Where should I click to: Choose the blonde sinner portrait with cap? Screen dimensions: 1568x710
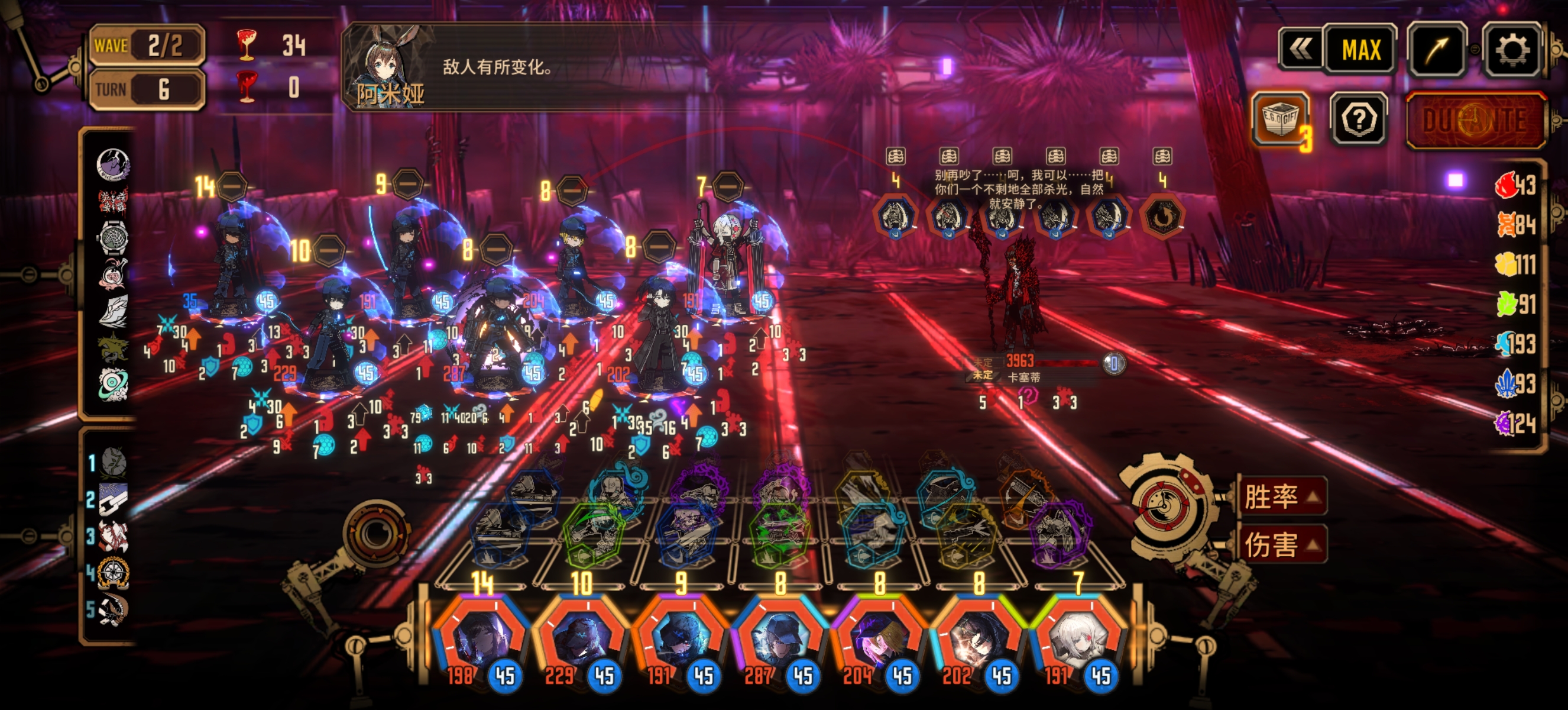pos(879,640)
